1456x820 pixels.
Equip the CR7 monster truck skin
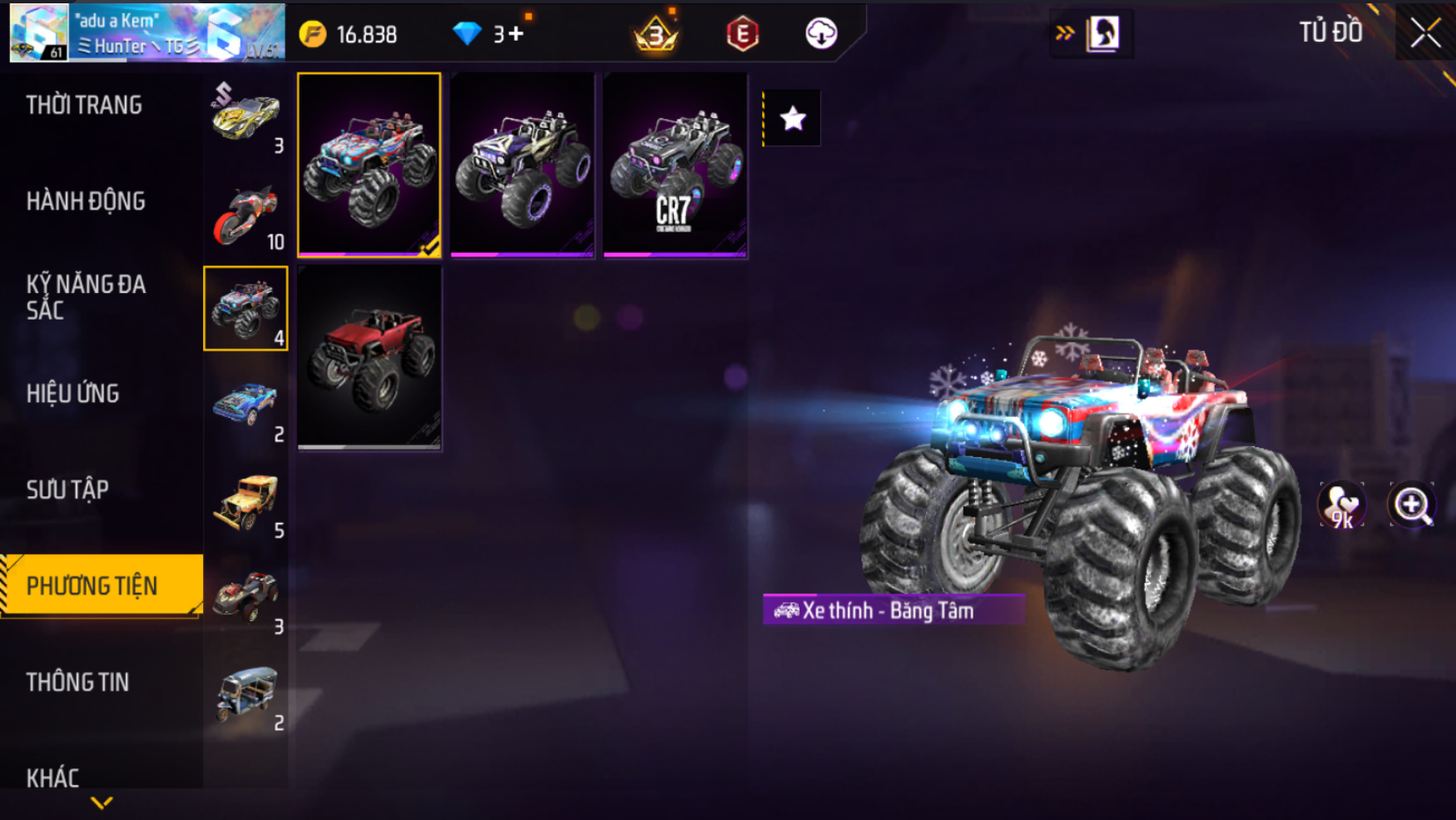click(675, 165)
